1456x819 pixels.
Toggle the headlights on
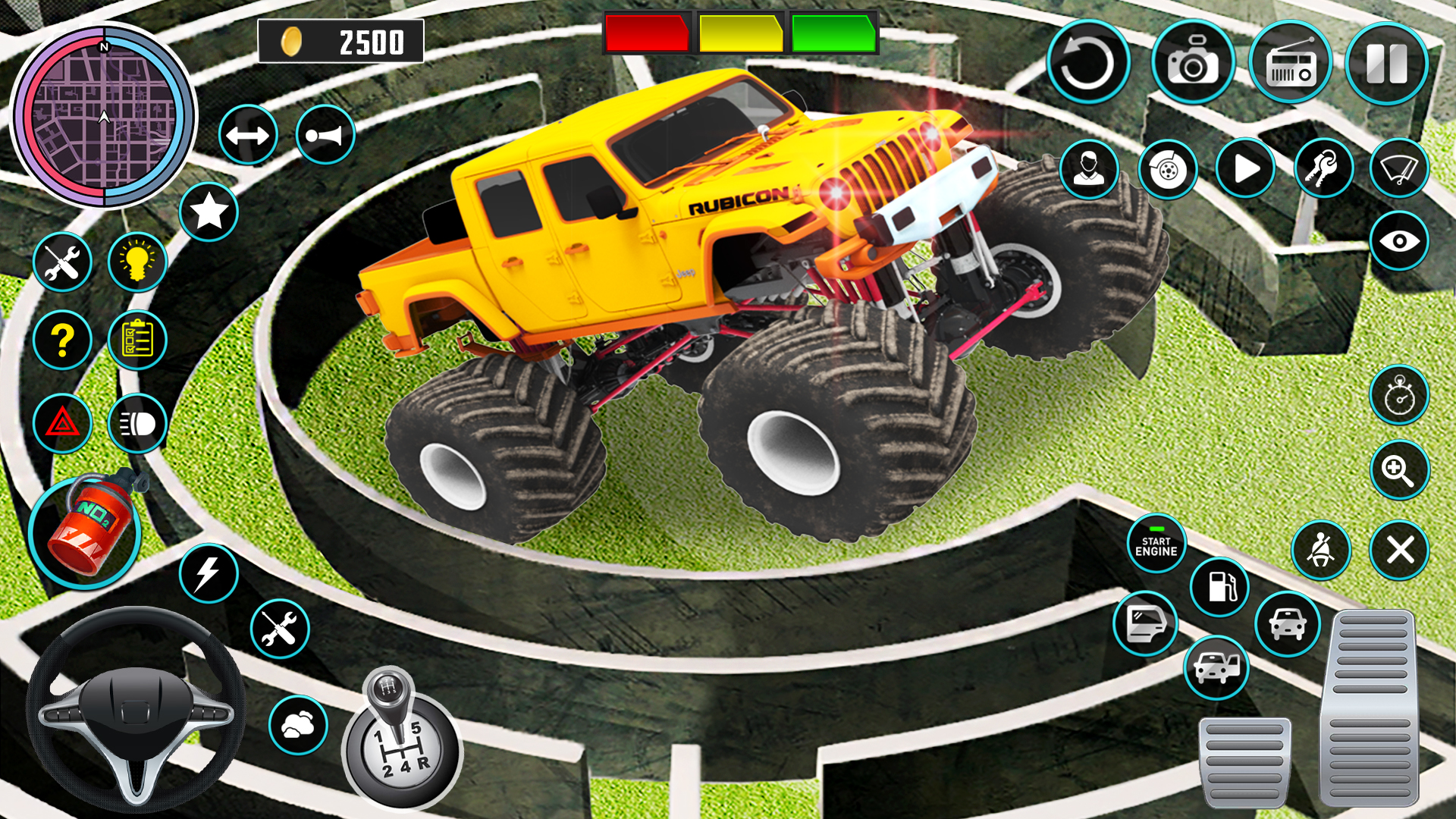tap(138, 425)
